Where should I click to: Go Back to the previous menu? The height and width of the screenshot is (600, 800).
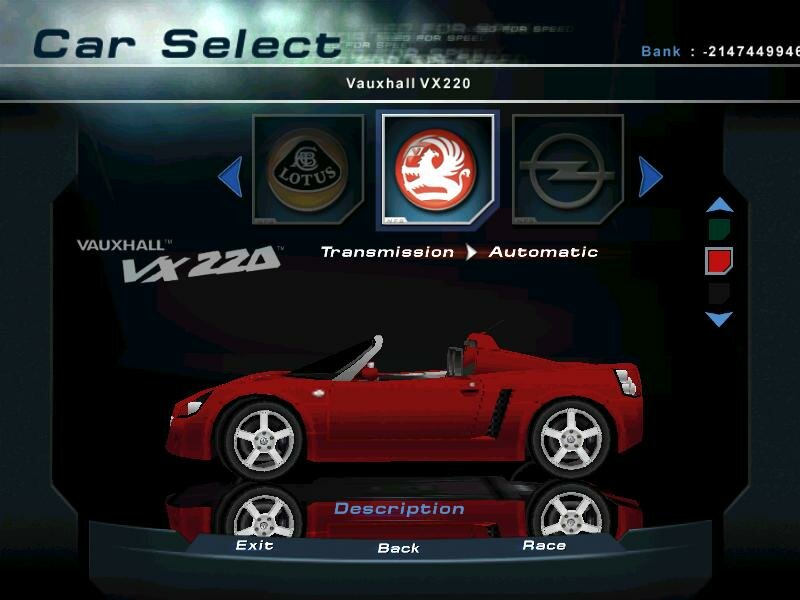(398, 548)
